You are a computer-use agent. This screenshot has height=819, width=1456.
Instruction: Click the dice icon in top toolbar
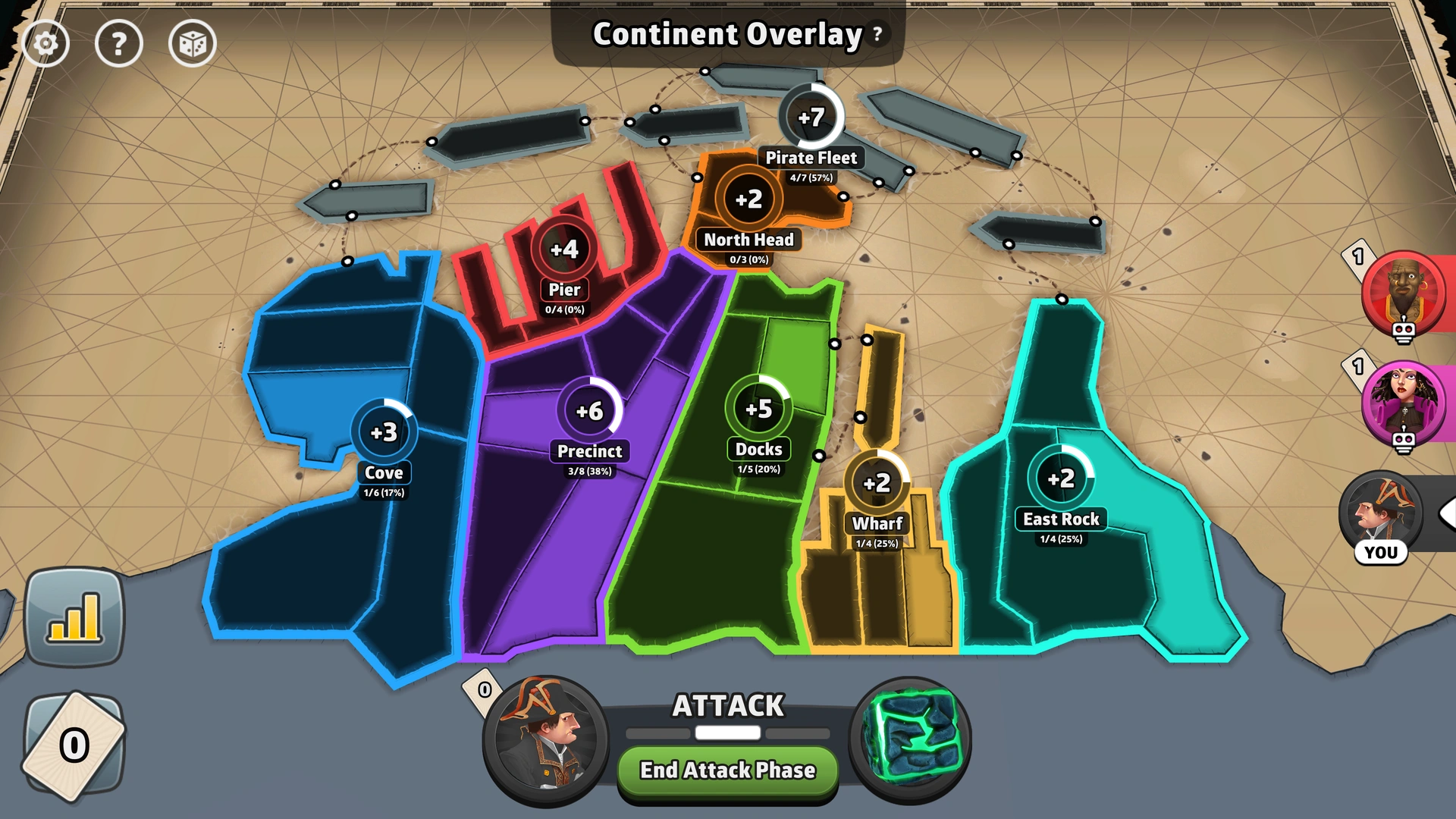coord(193,43)
